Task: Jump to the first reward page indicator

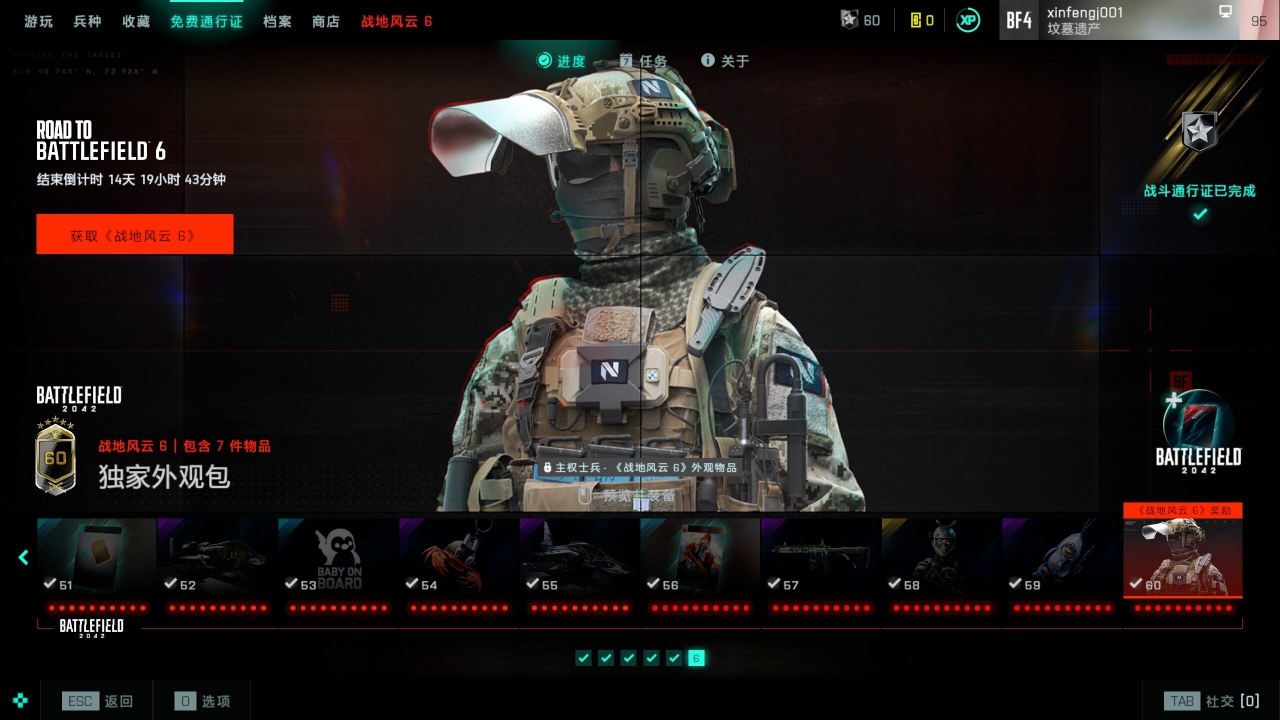Action: click(584, 658)
